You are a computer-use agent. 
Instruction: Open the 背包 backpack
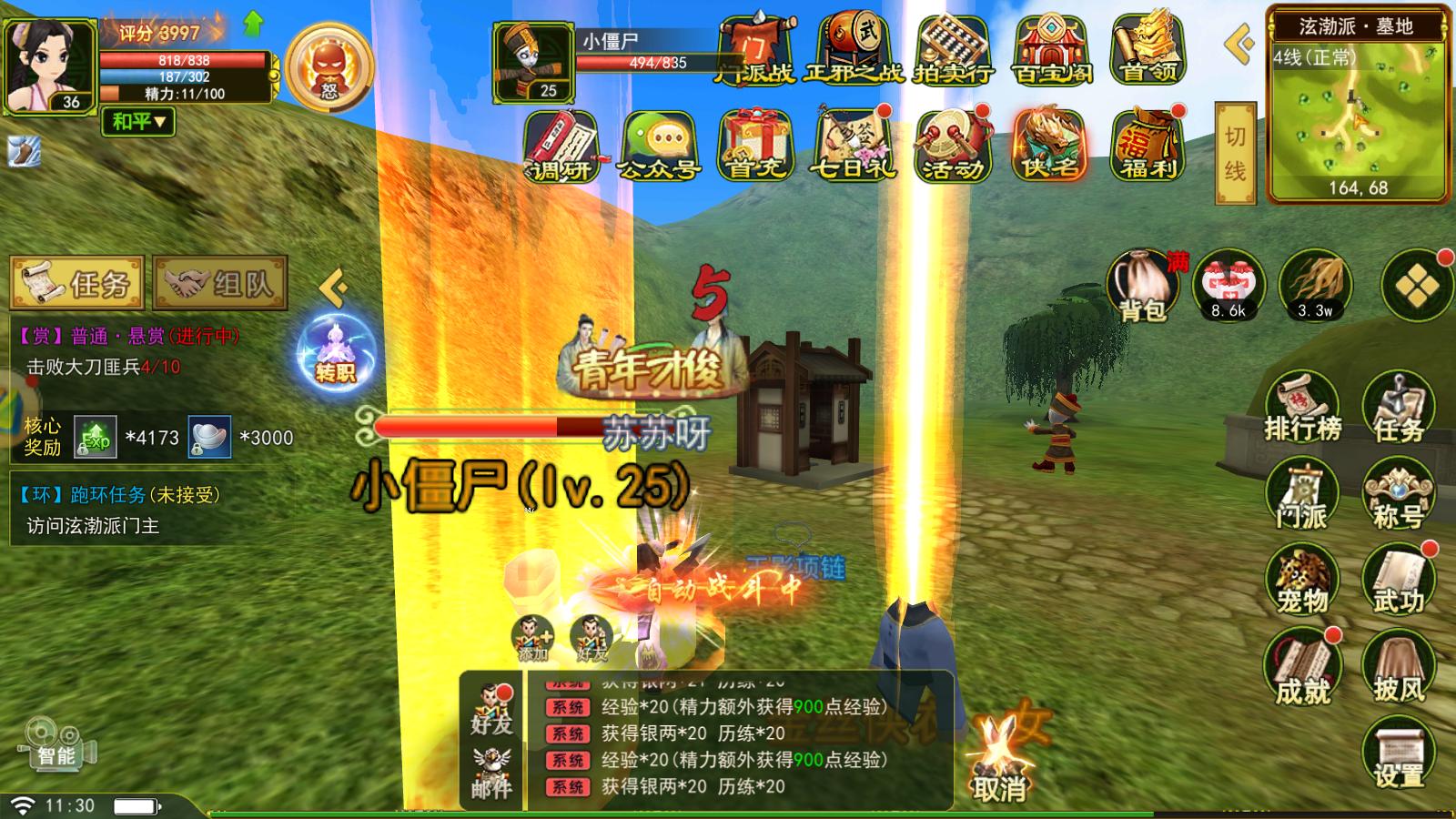(1143, 287)
